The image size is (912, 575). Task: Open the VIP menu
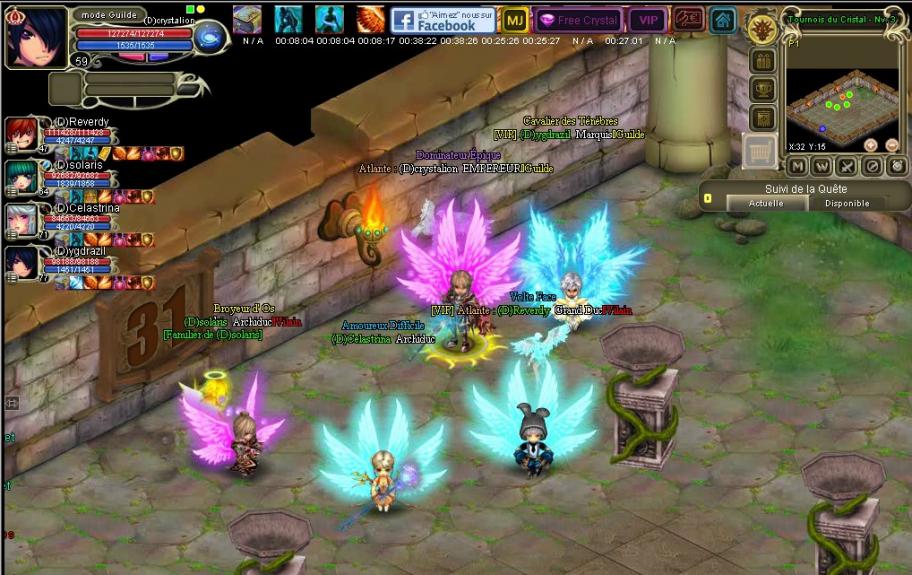point(648,20)
